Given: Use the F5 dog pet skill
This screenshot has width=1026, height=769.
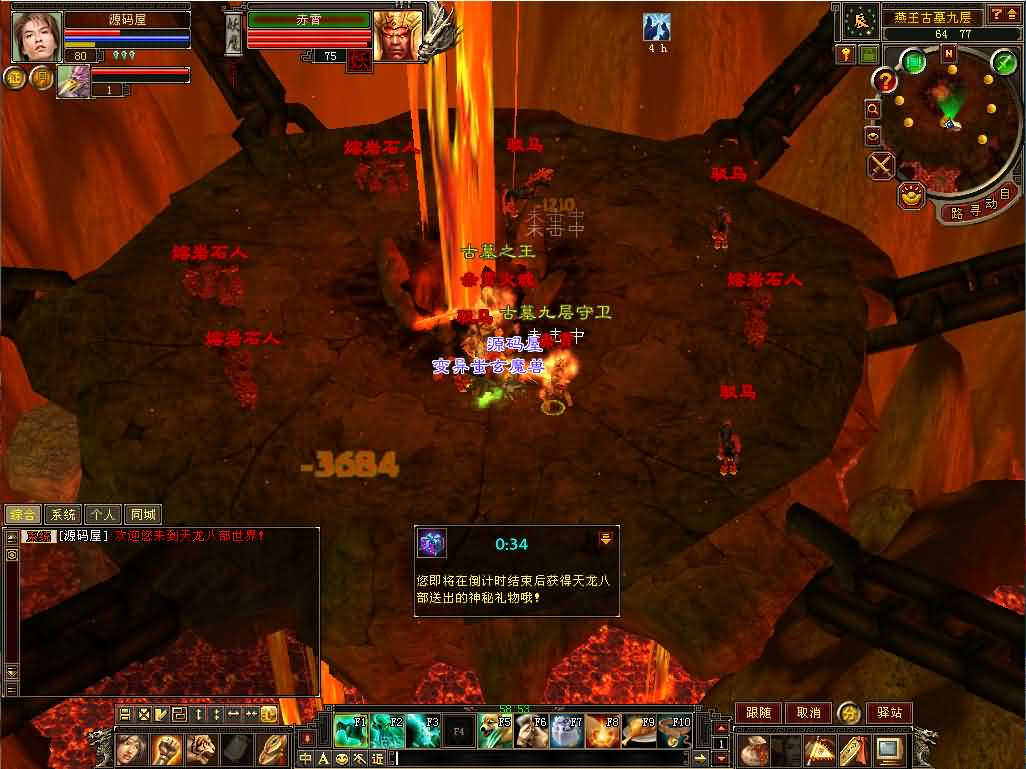Looking at the screenshot, I should click(494, 731).
